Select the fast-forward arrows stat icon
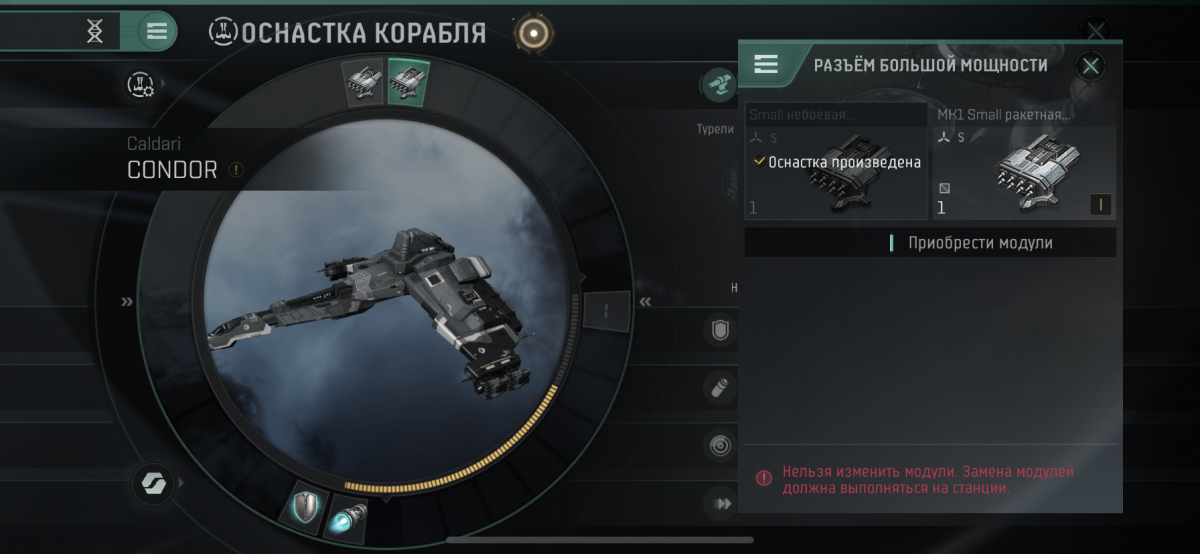 coord(720,504)
